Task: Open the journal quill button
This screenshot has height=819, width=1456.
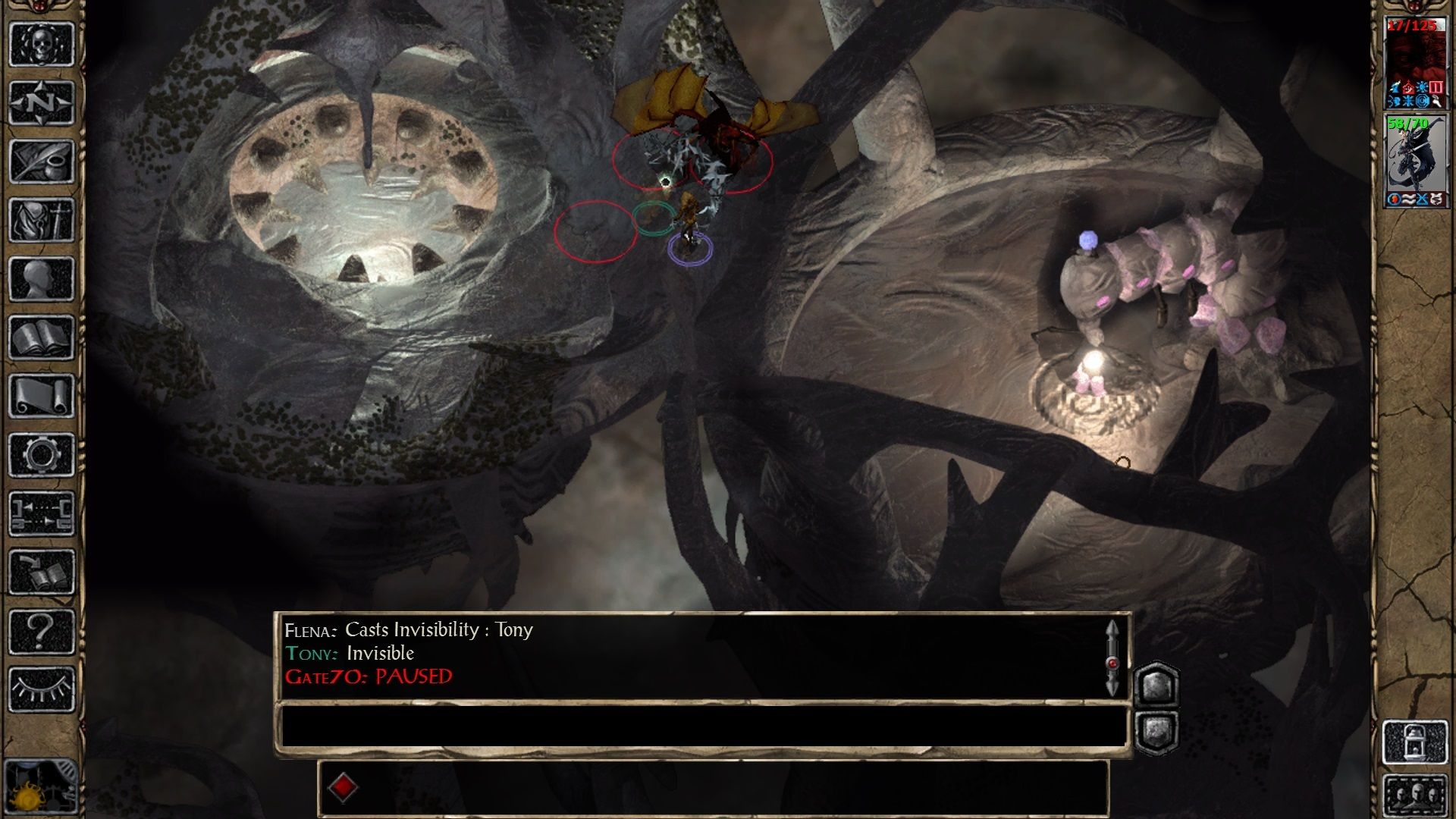Action: click(42, 161)
